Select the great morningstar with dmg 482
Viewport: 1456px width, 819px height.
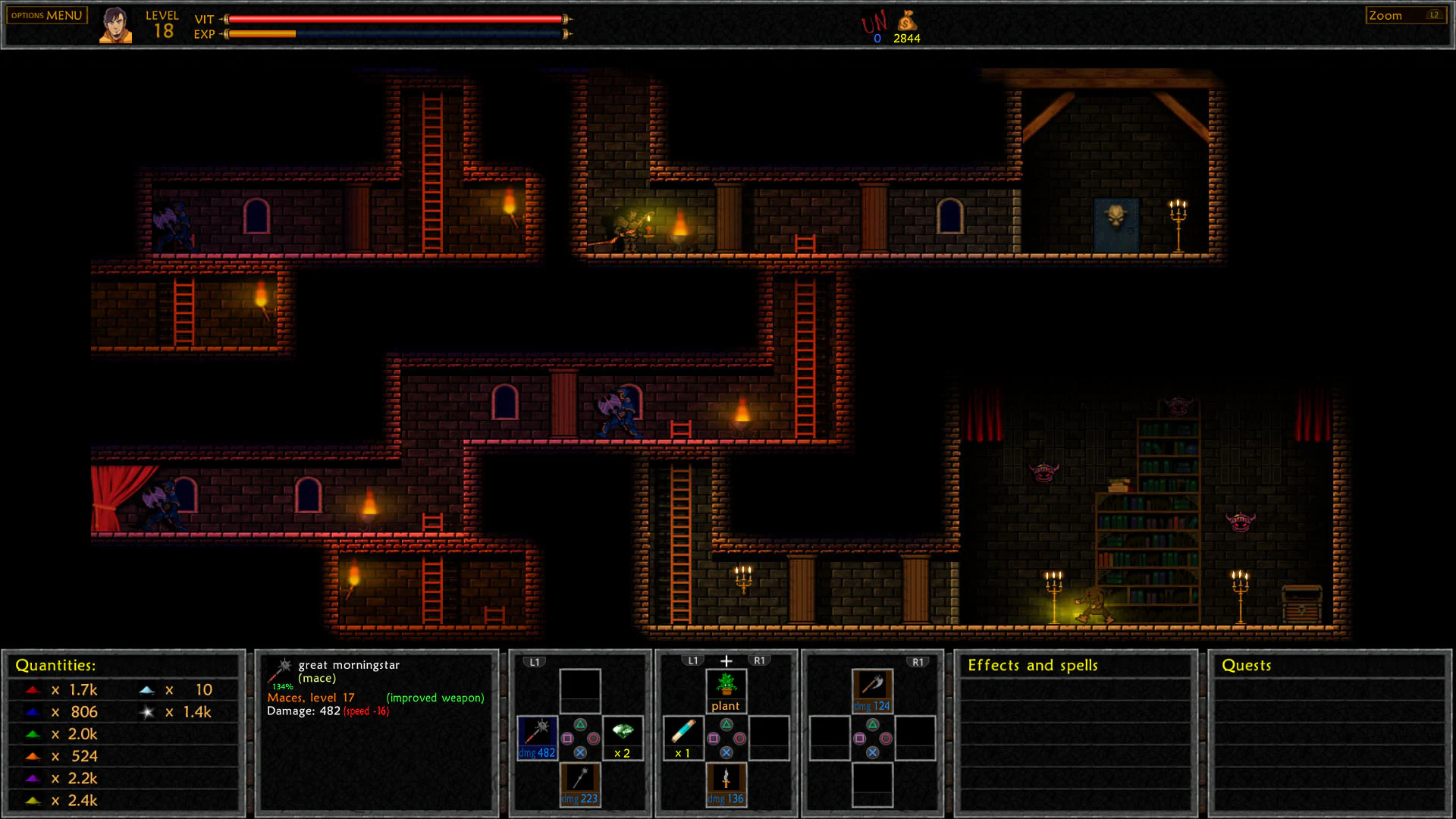538,737
